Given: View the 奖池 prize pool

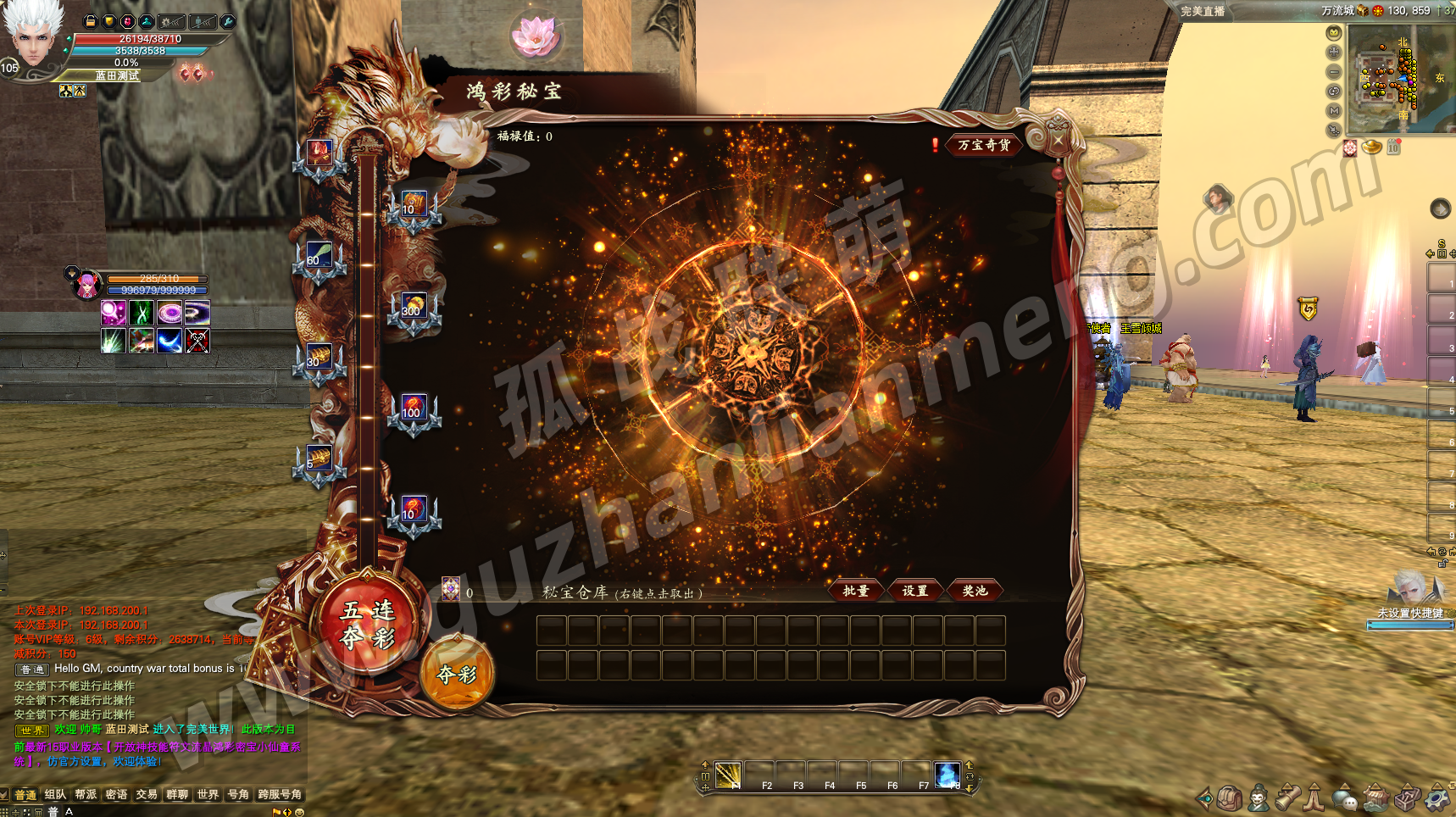Looking at the screenshot, I should pyautogui.click(x=974, y=591).
